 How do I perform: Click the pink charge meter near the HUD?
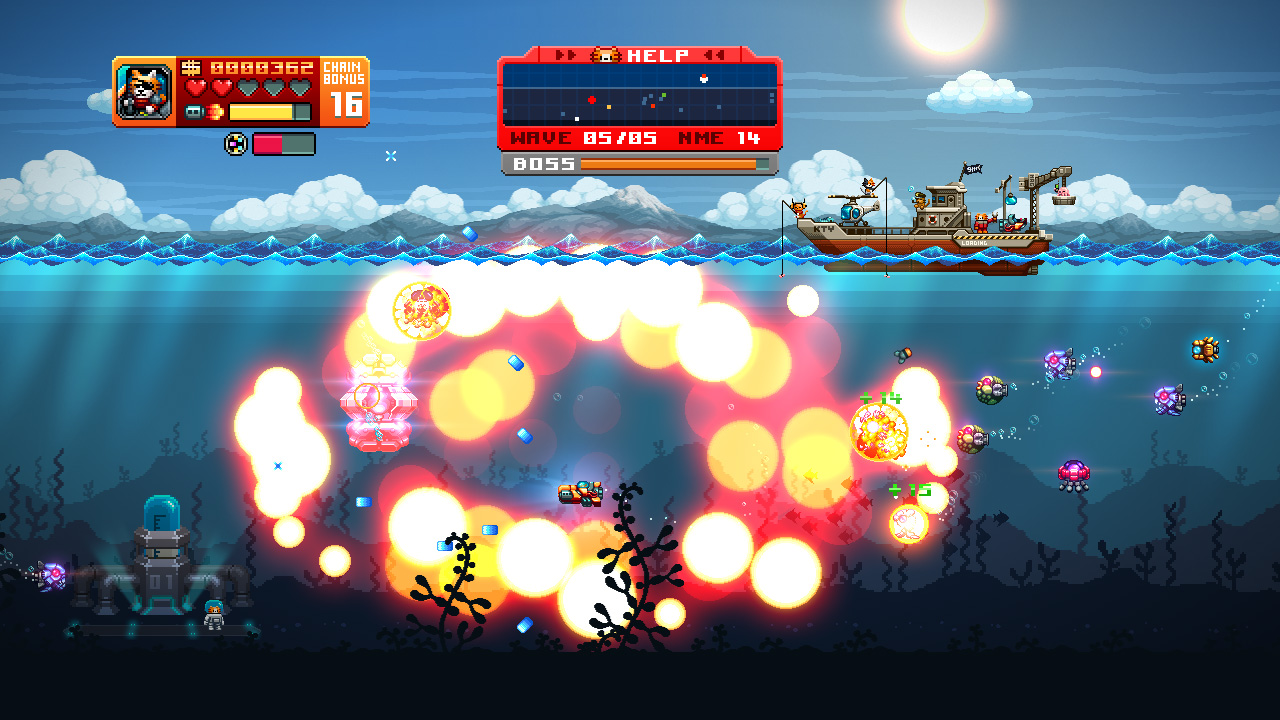[x=268, y=144]
